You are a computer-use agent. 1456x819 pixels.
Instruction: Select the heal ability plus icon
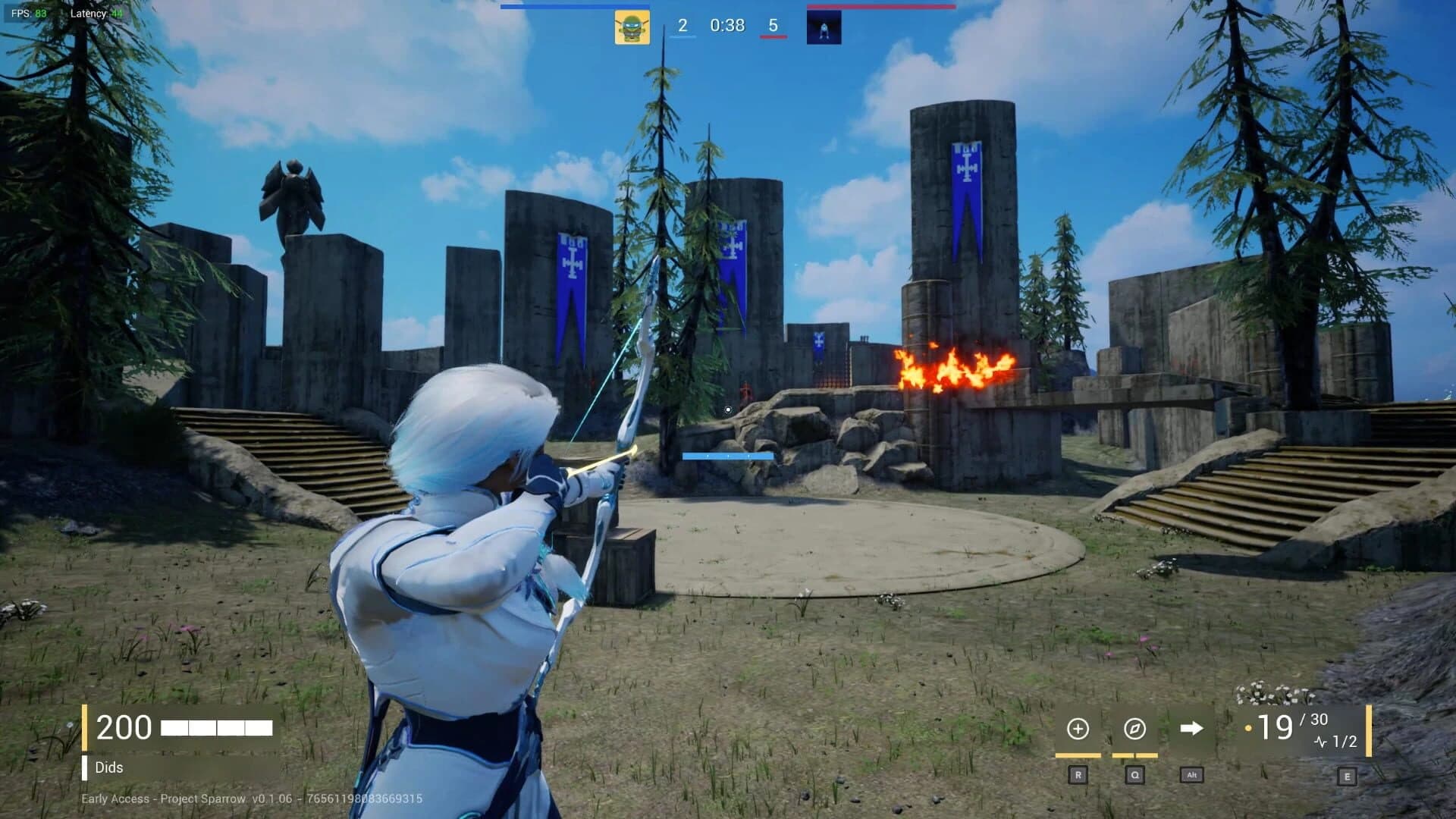coord(1078,730)
